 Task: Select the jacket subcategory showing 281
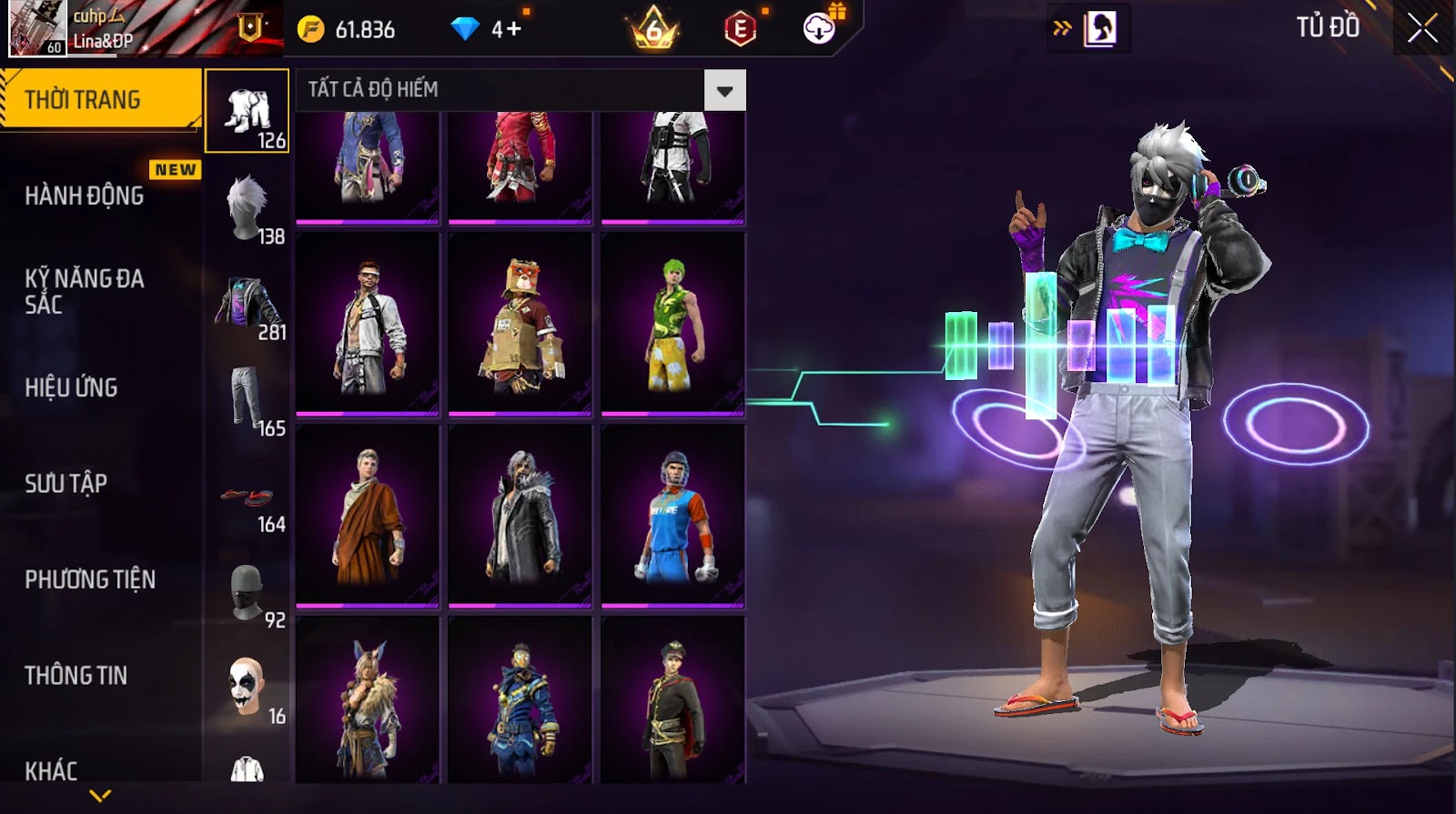point(248,305)
